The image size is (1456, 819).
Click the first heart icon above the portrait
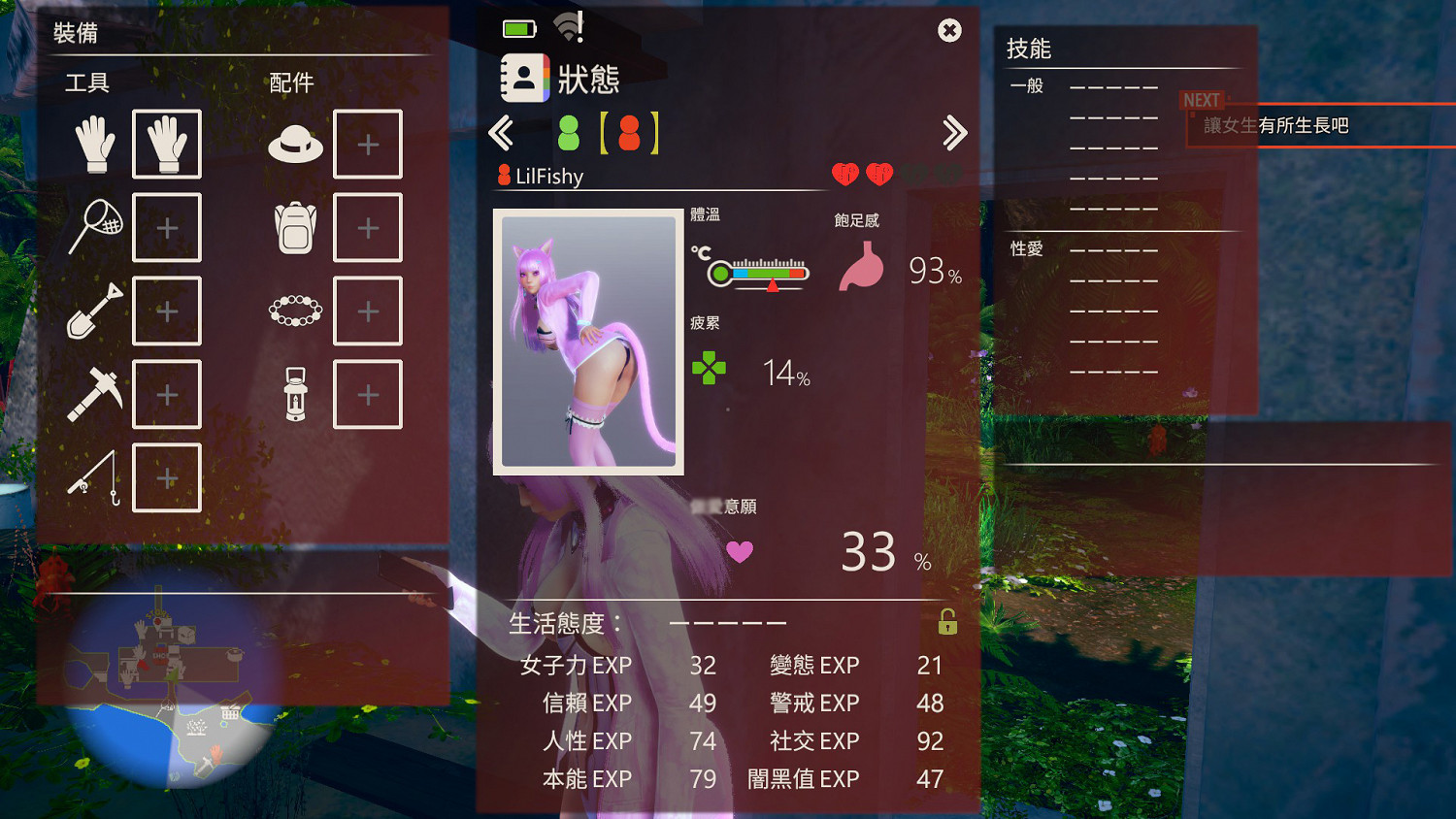point(845,174)
